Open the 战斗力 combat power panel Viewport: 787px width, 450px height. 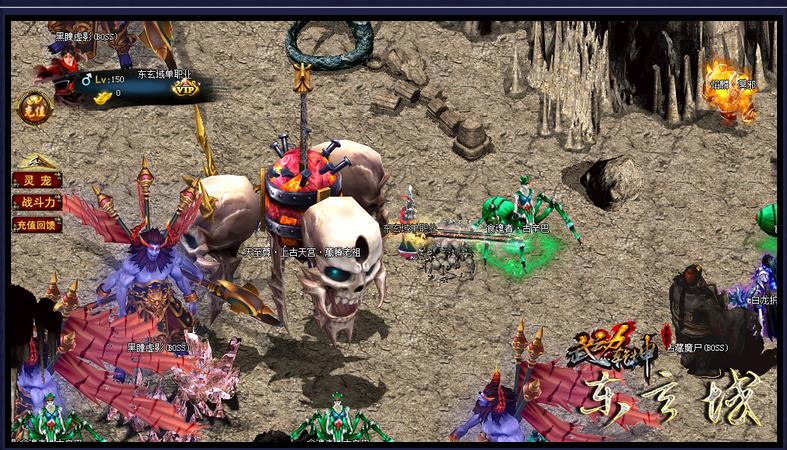36,203
